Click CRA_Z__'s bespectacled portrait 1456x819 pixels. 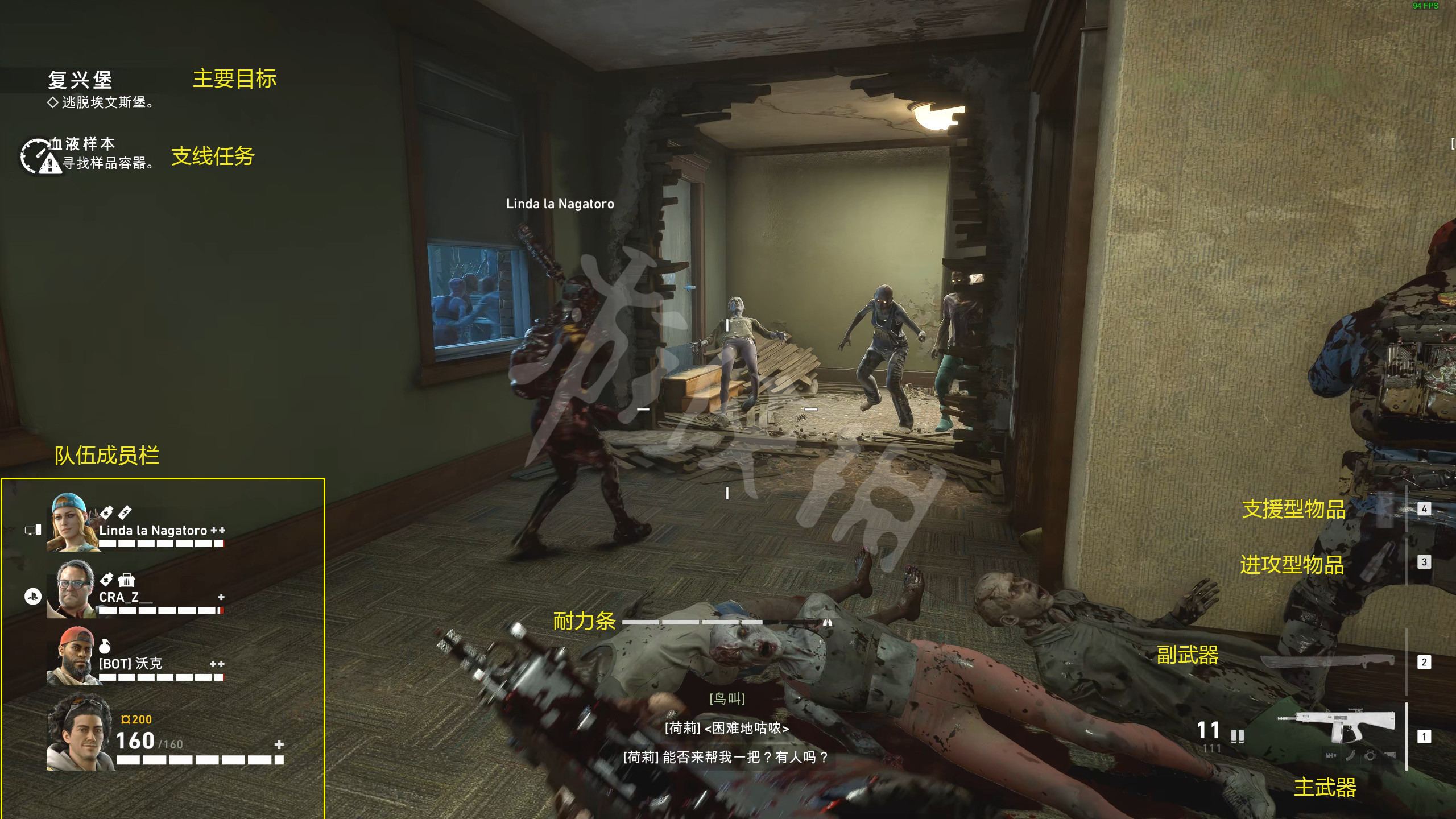coord(76,589)
